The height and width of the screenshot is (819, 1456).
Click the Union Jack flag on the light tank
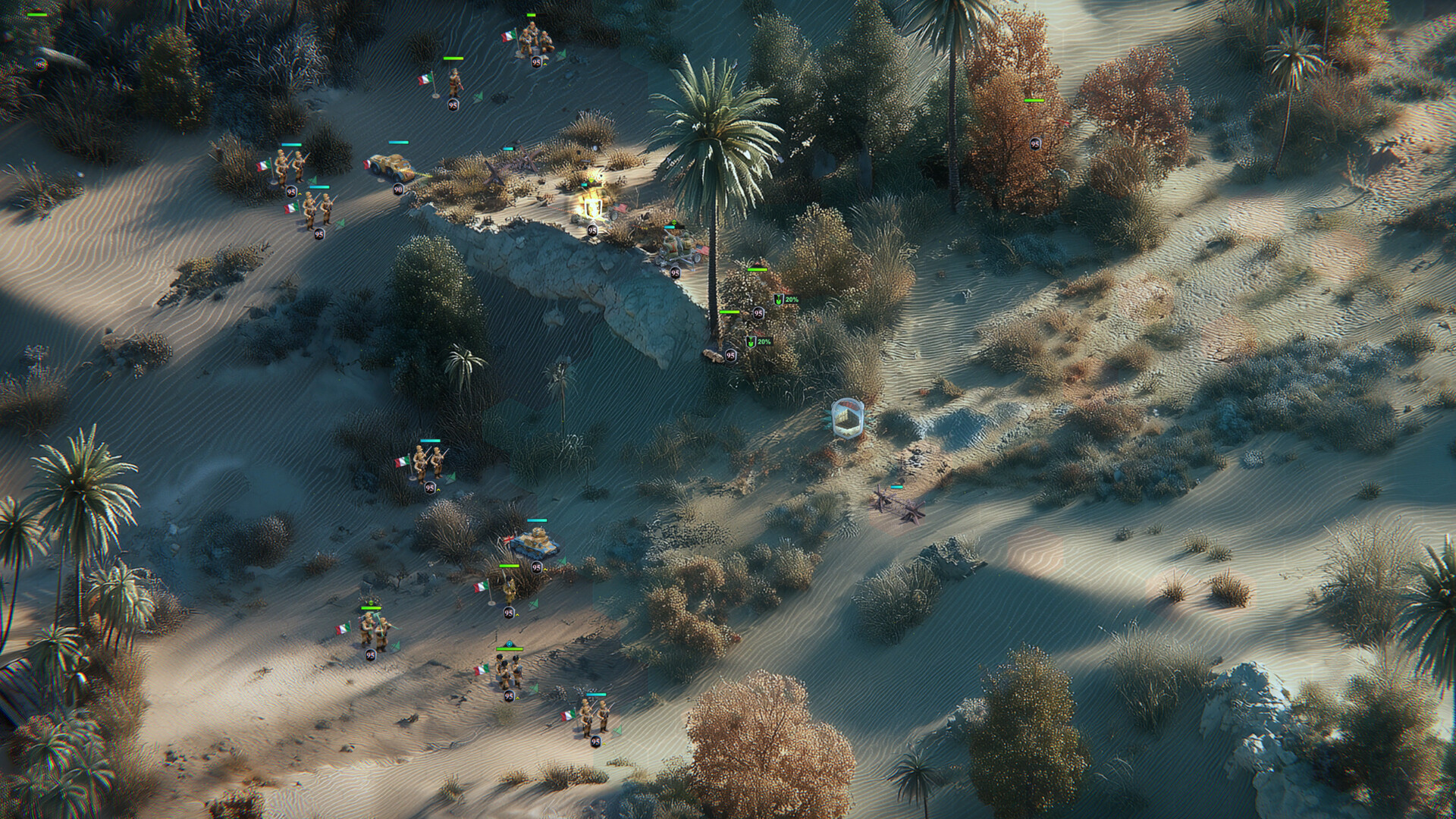coord(508,540)
